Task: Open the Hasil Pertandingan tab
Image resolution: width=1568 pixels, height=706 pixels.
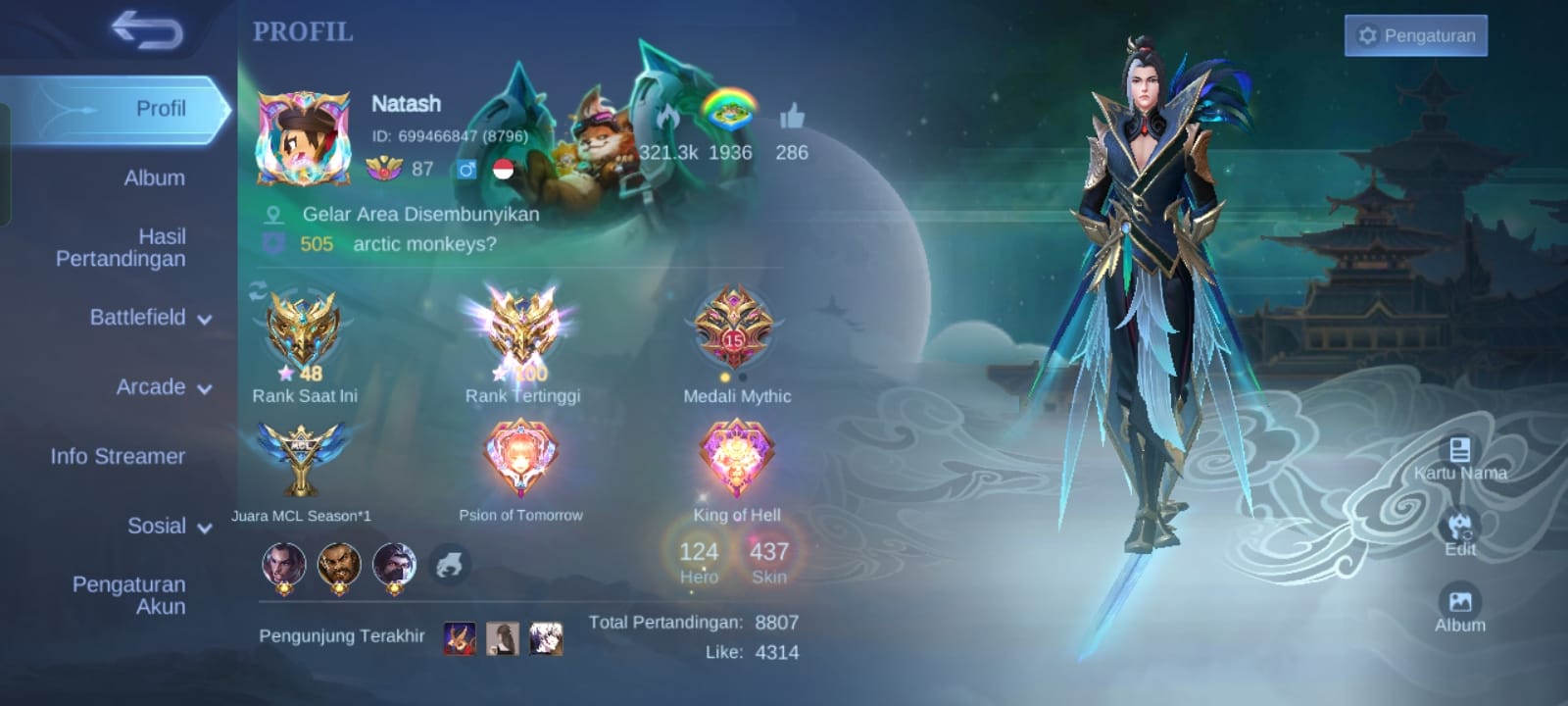Action: pos(122,247)
